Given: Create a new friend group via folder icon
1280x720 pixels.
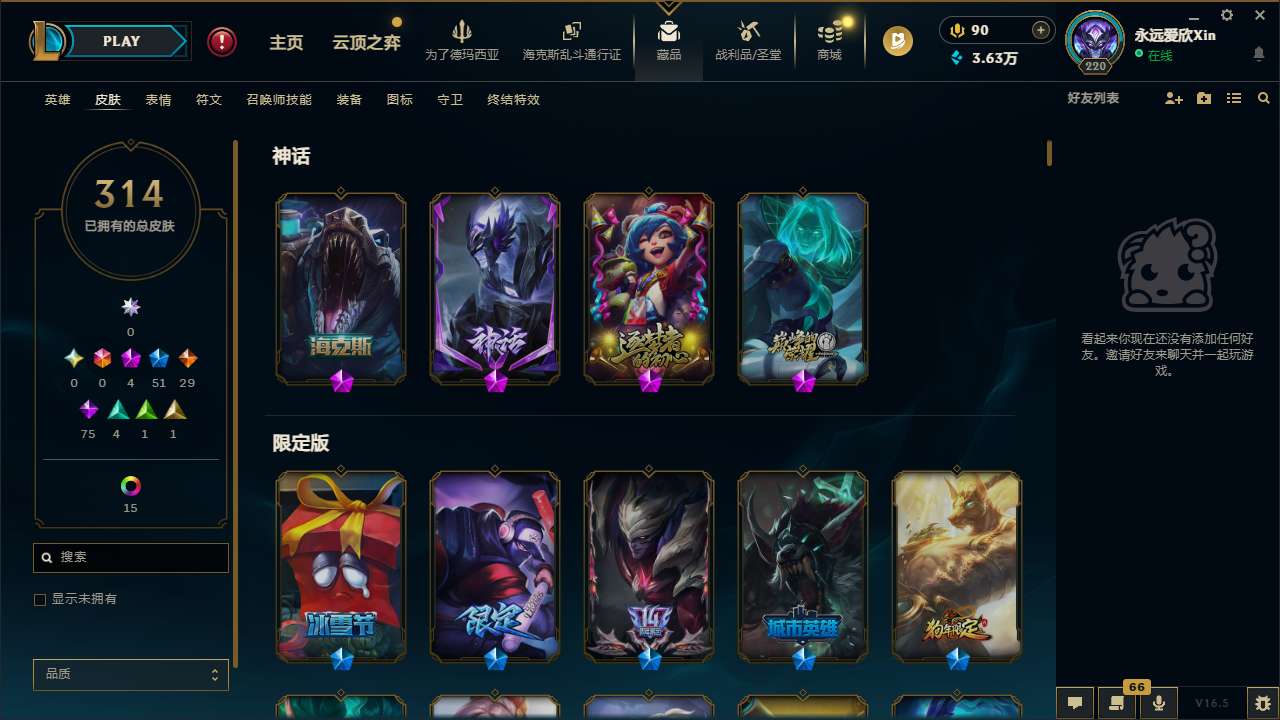Looking at the screenshot, I should click(x=1203, y=98).
